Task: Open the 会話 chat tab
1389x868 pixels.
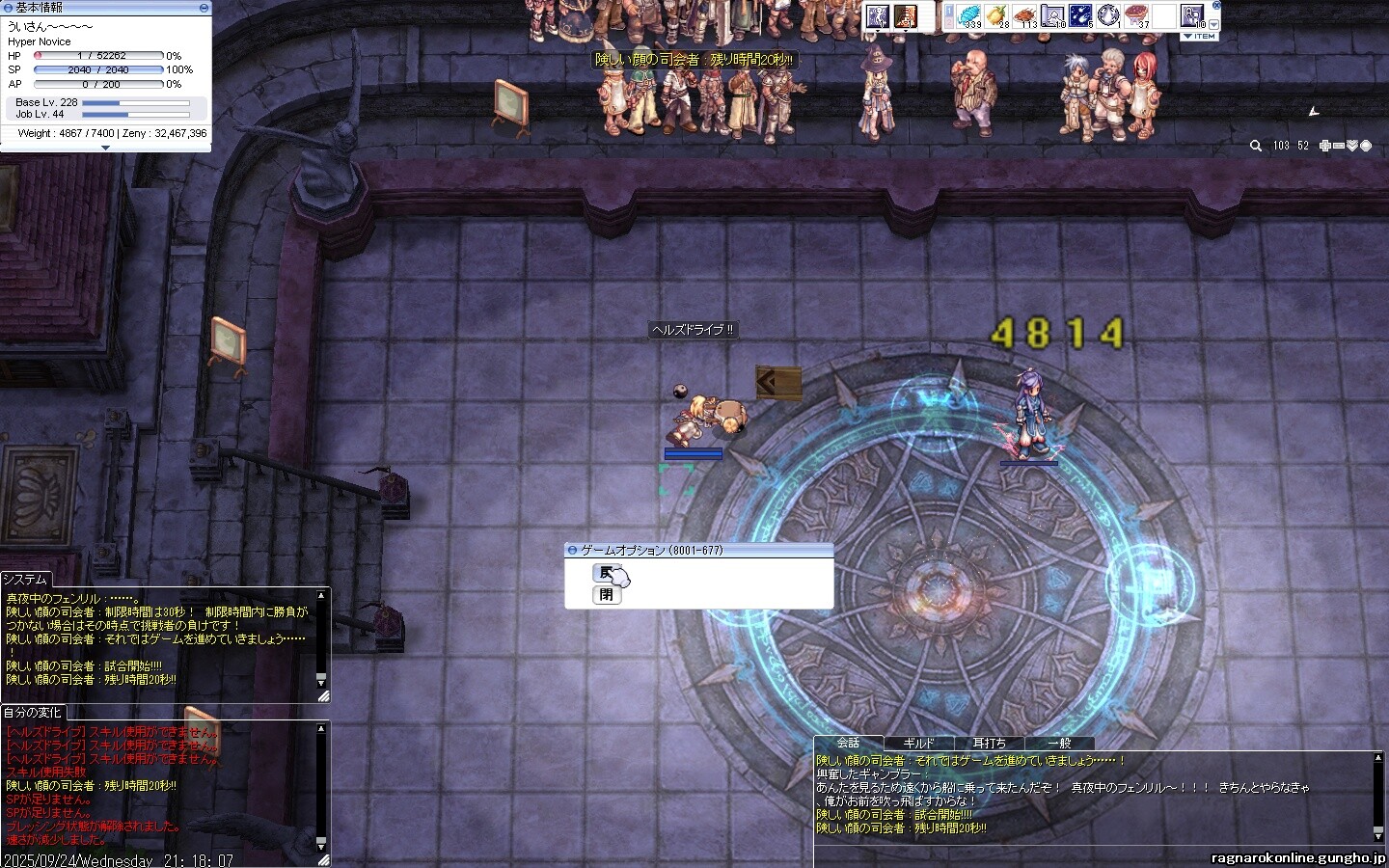Action: pos(848,743)
